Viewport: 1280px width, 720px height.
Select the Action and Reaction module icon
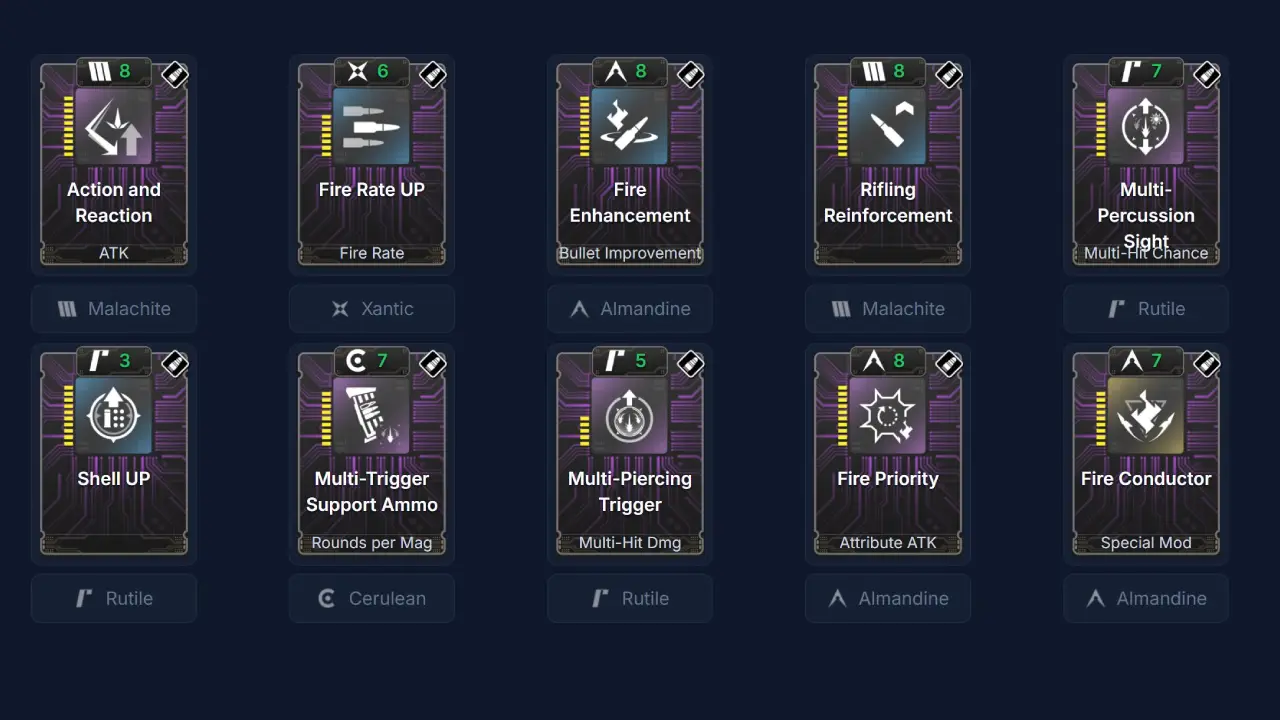tap(114, 126)
